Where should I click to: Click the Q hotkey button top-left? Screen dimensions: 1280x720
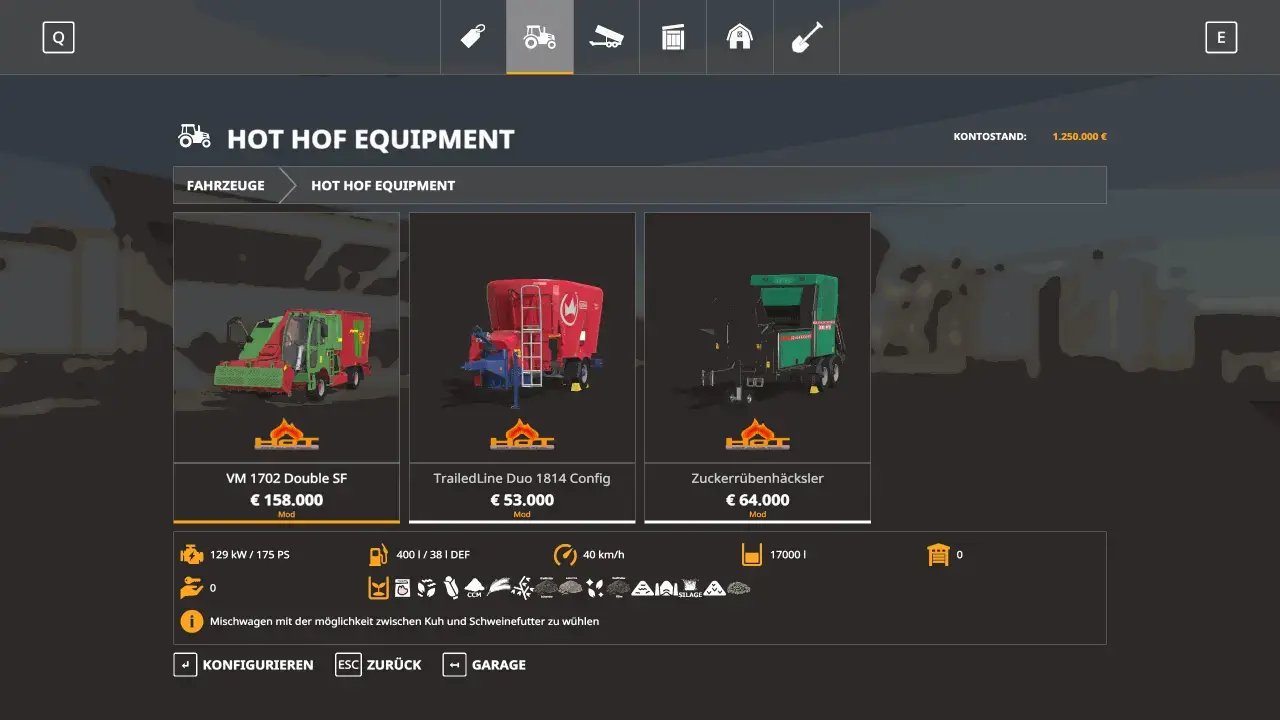click(59, 37)
